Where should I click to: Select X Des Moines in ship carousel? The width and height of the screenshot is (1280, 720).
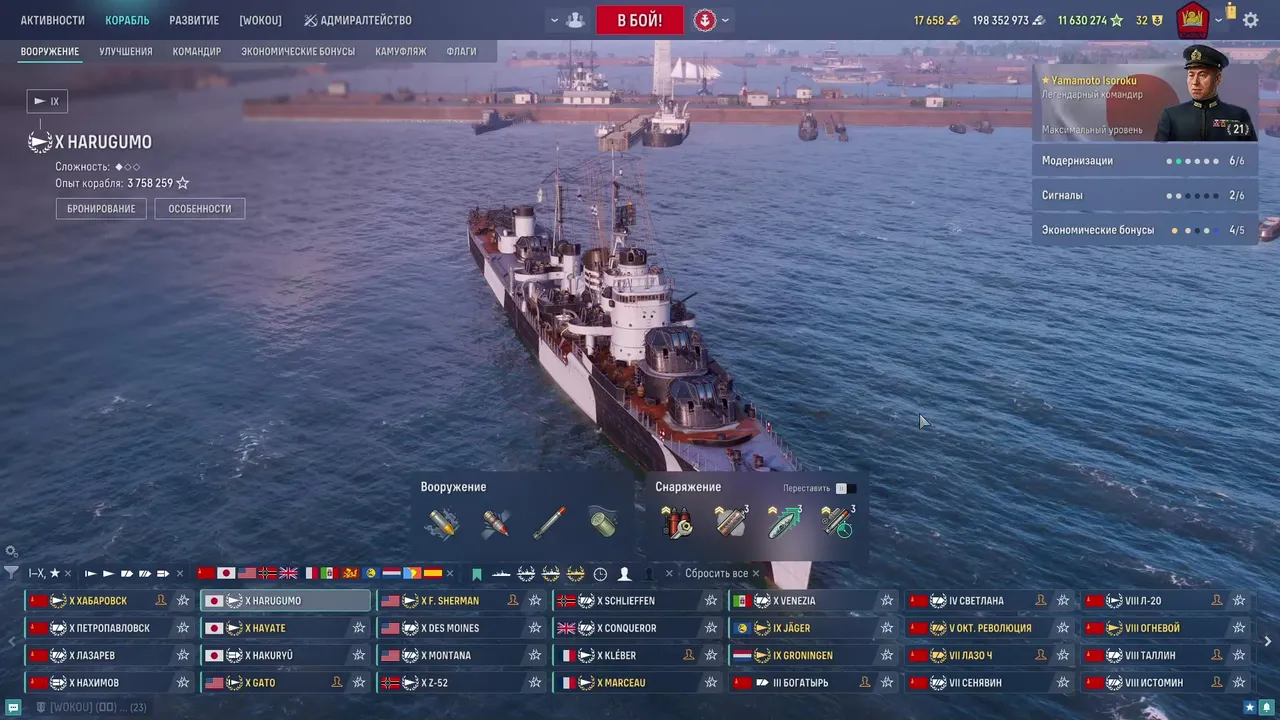pos(450,628)
